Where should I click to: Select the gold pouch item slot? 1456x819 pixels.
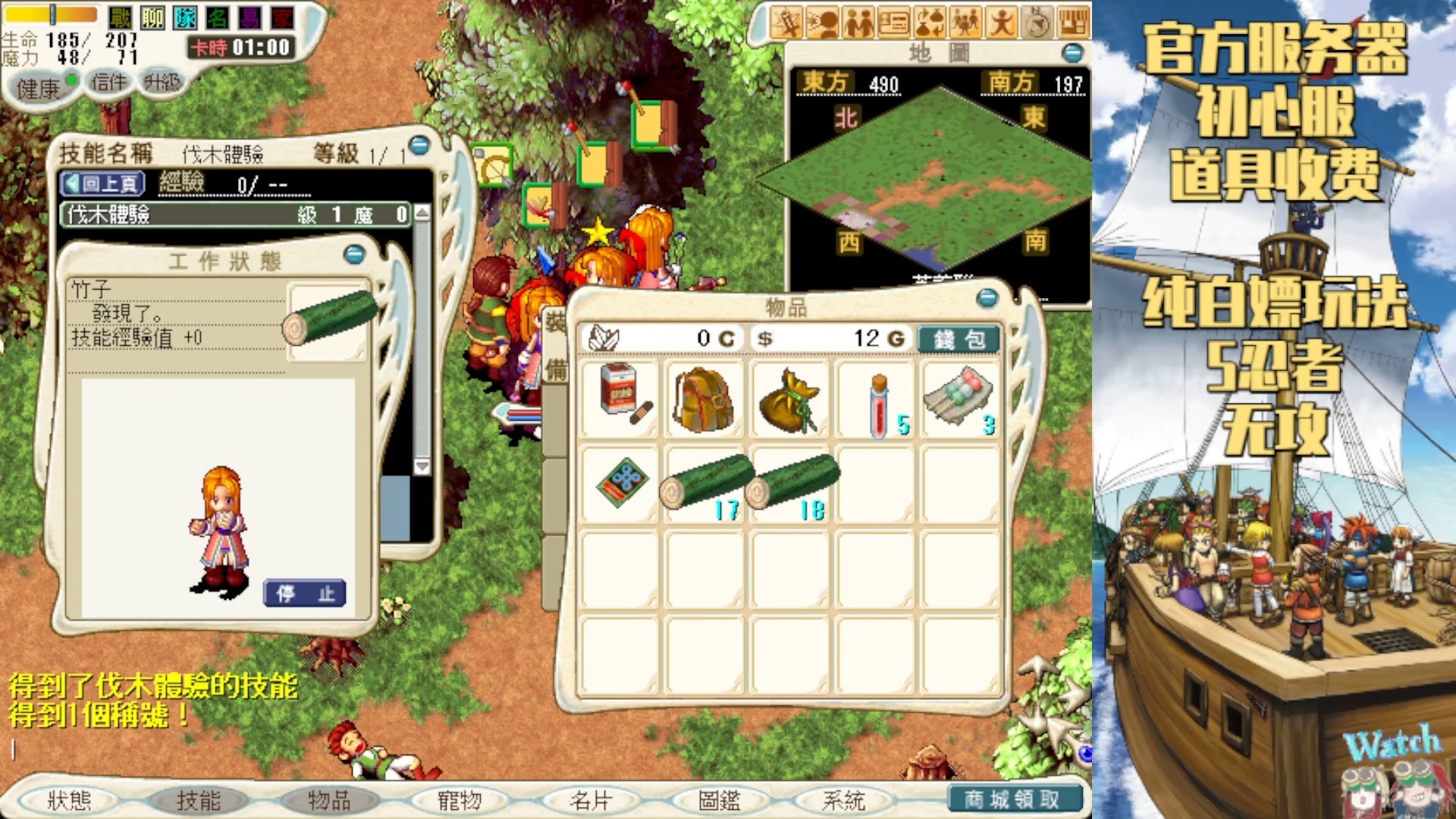pos(791,400)
